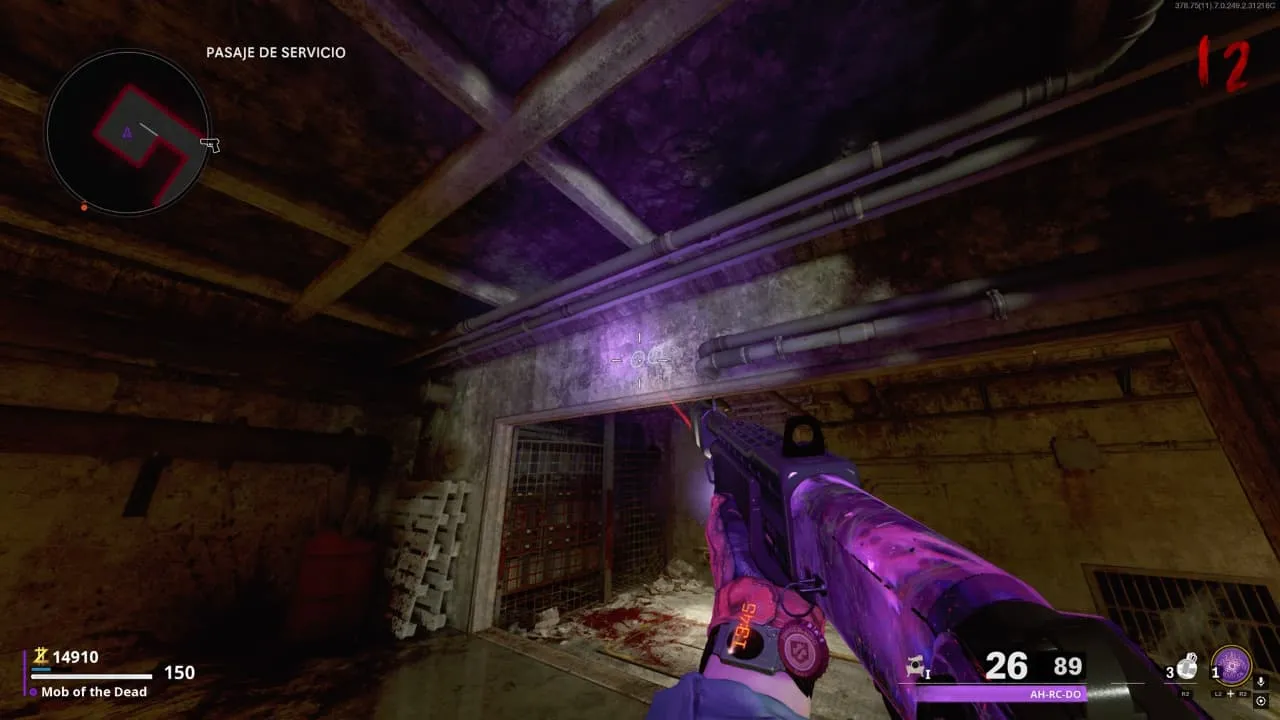Select the weapon attachment icon by ammo
Viewport: 1280px width, 720px height.
click(x=915, y=667)
